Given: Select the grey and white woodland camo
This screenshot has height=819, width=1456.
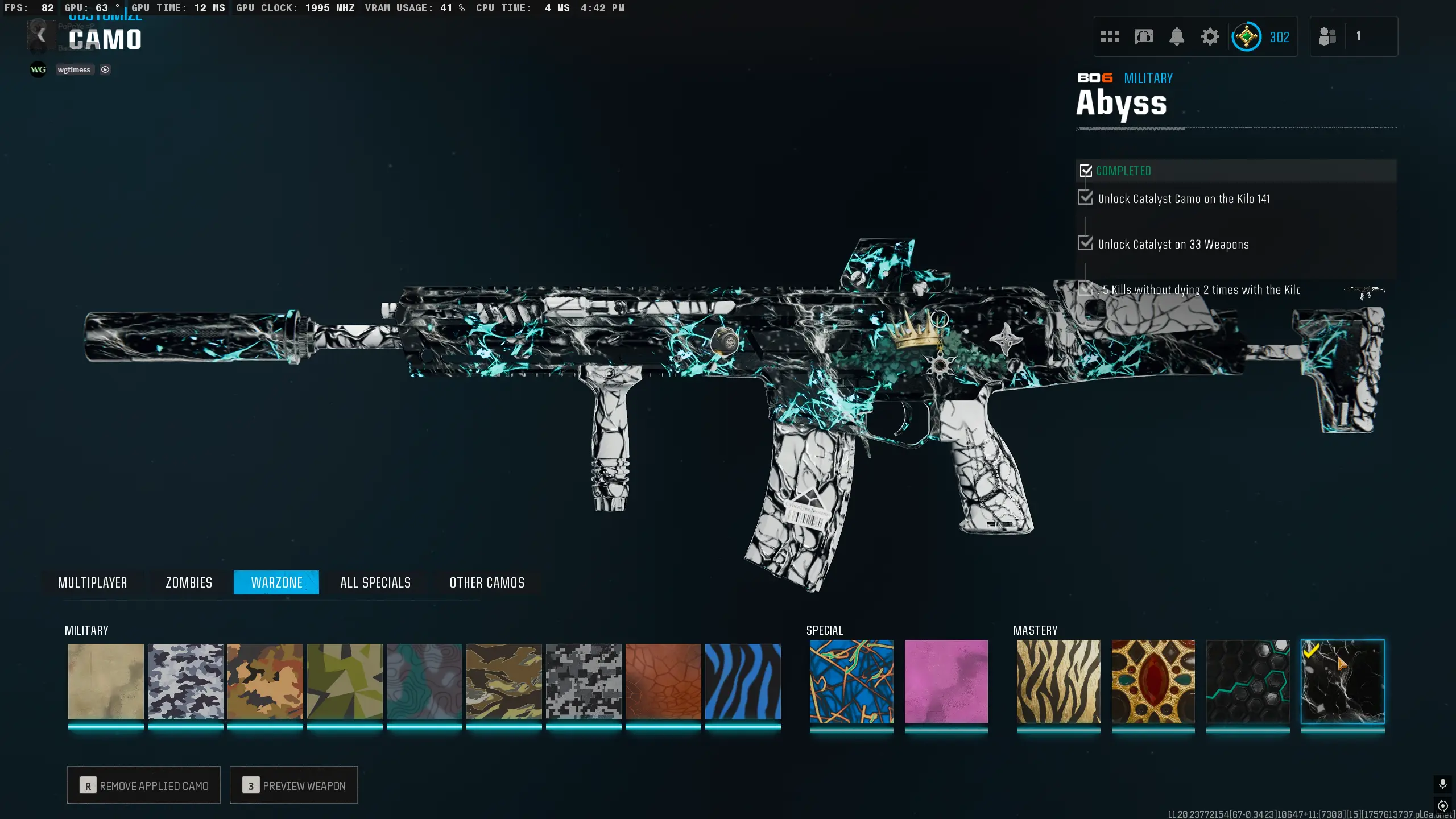Looking at the screenshot, I should (185, 681).
